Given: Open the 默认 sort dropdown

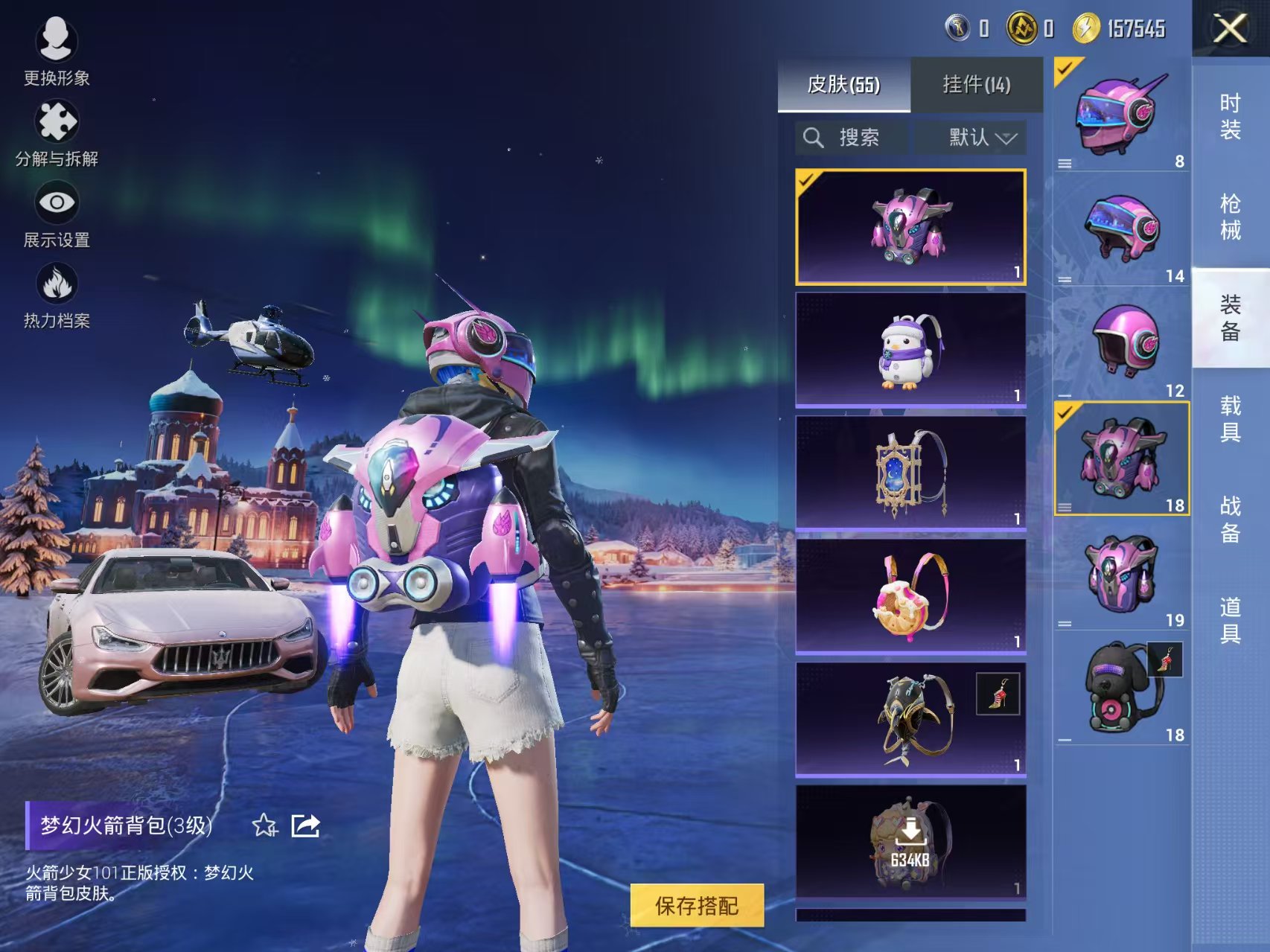Looking at the screenshot, I should coord(971,138).
